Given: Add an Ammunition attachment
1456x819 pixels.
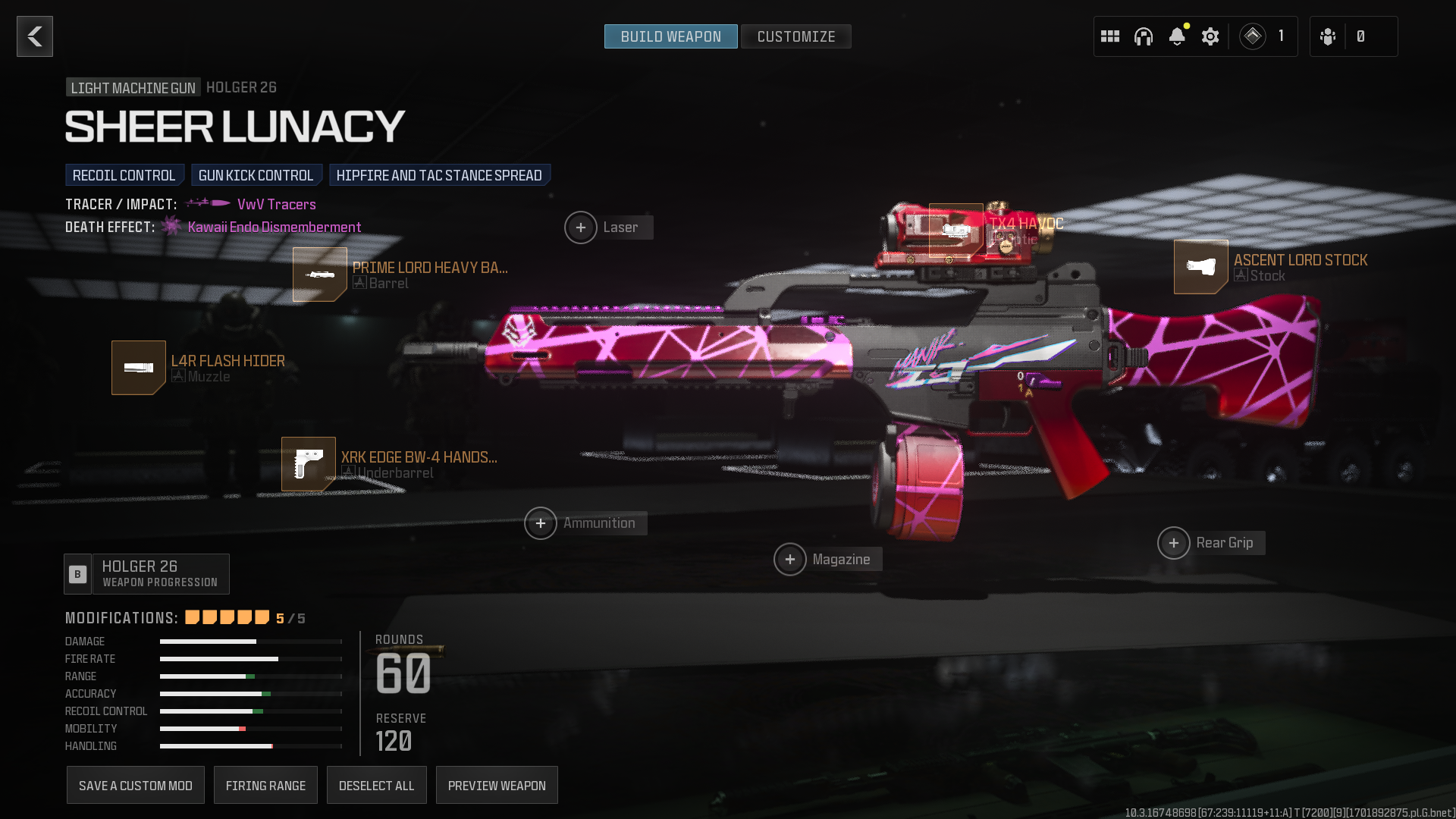Looking at the screenshot, I should (x=541, y=523).
